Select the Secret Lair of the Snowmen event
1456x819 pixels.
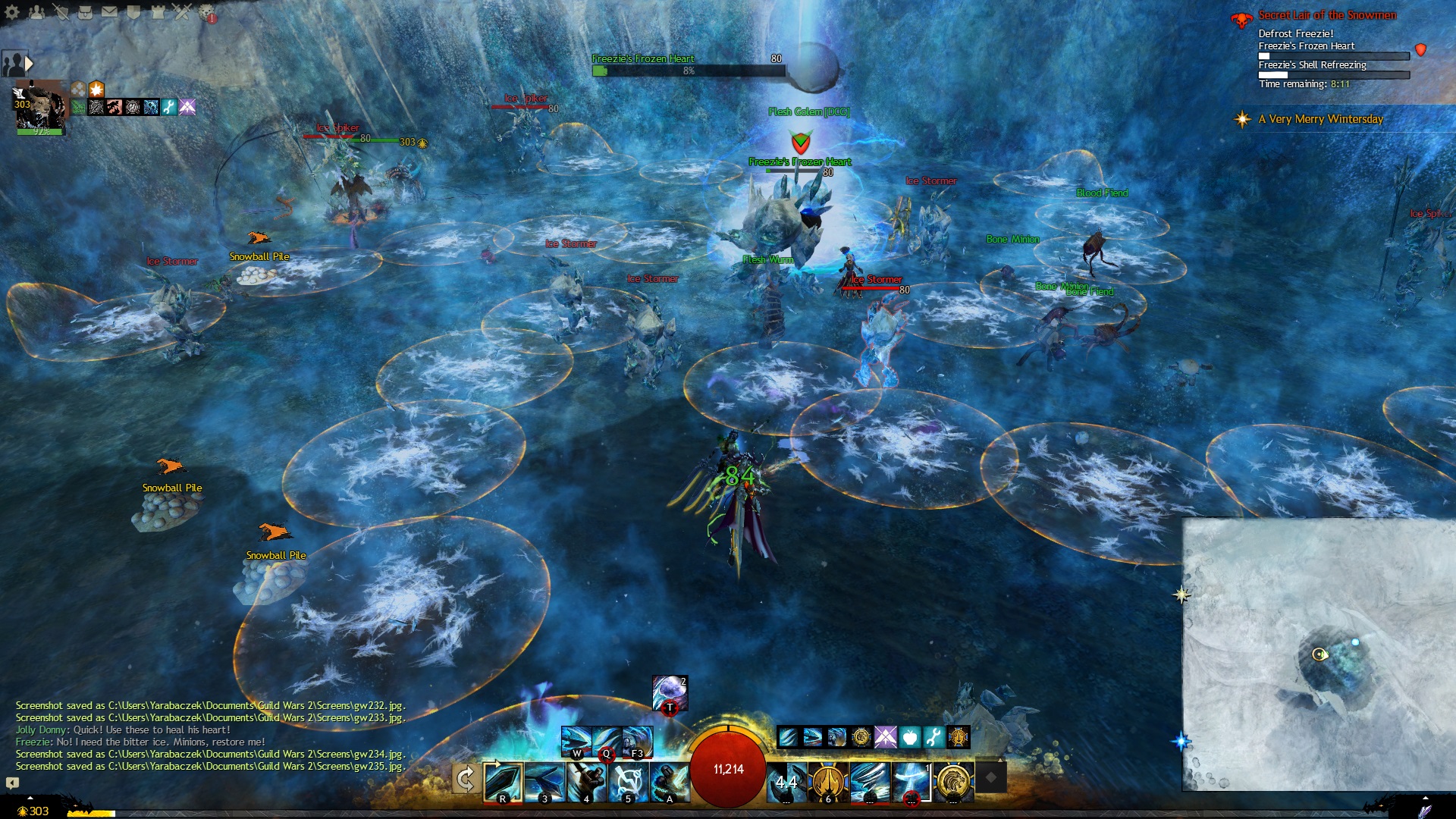coord(1326,15)
